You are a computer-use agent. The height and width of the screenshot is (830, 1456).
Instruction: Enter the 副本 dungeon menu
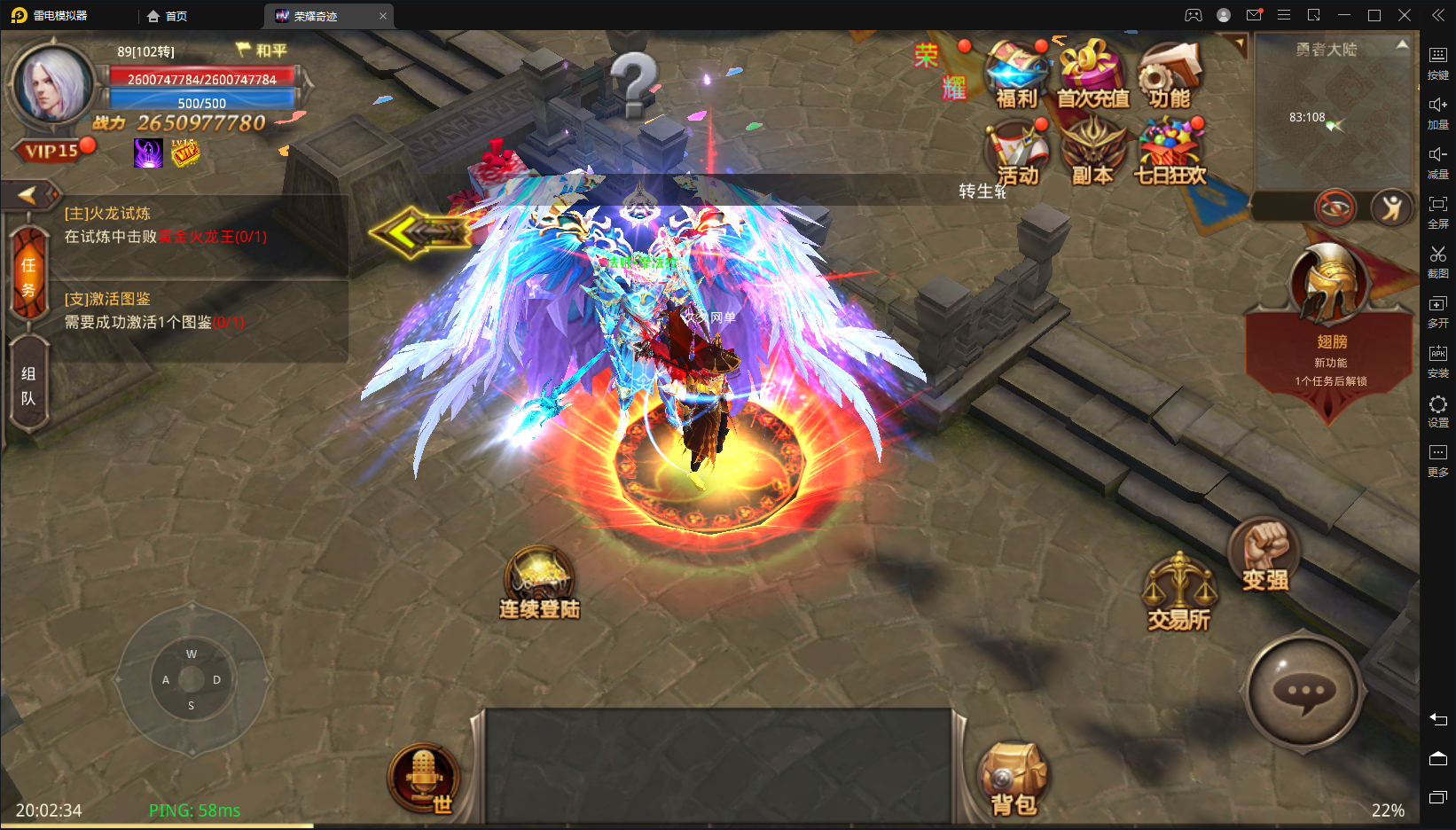click(x=1092, y=153)
